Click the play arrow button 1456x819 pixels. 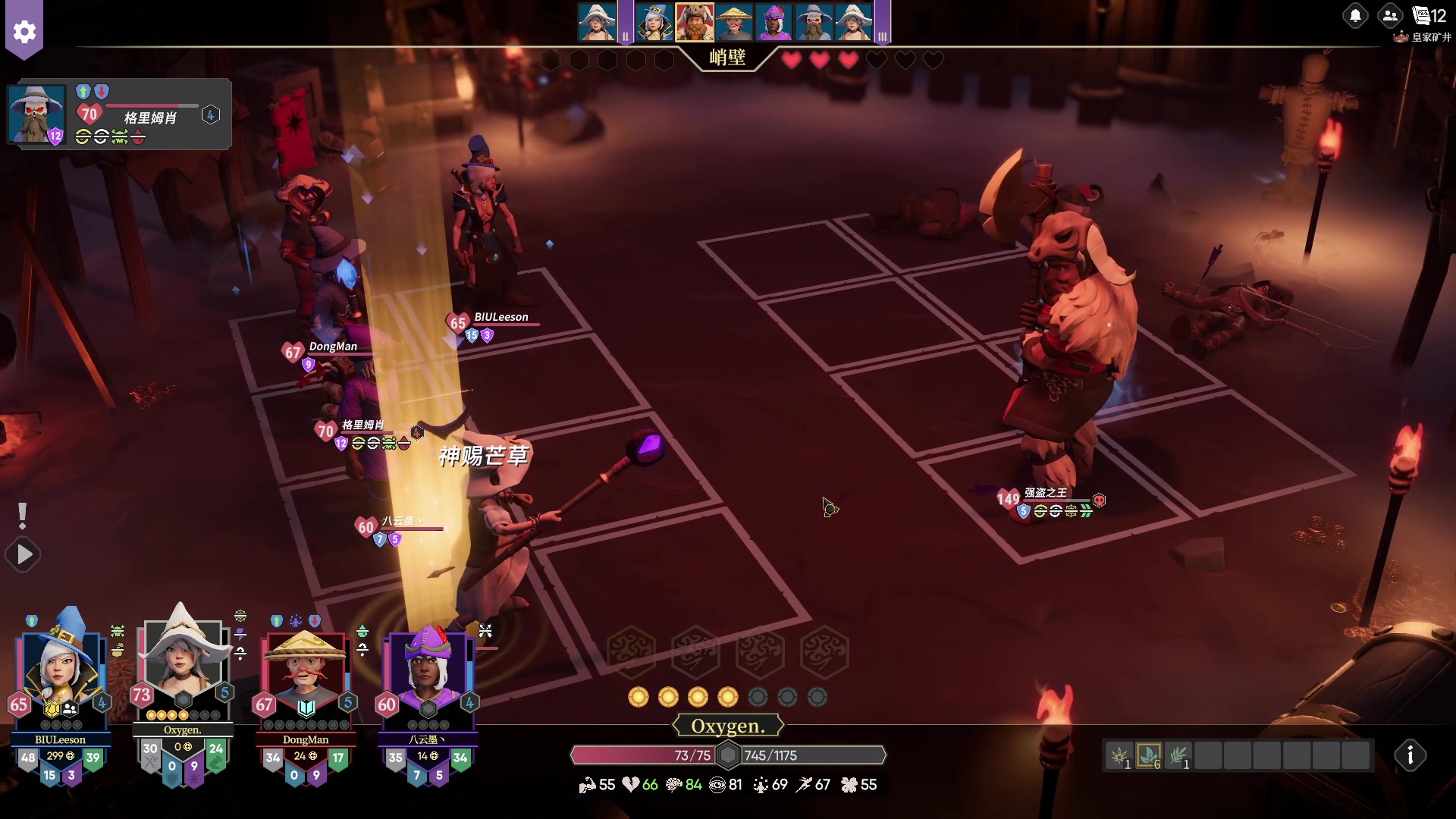pyautogui.click(x=24, y=555)
